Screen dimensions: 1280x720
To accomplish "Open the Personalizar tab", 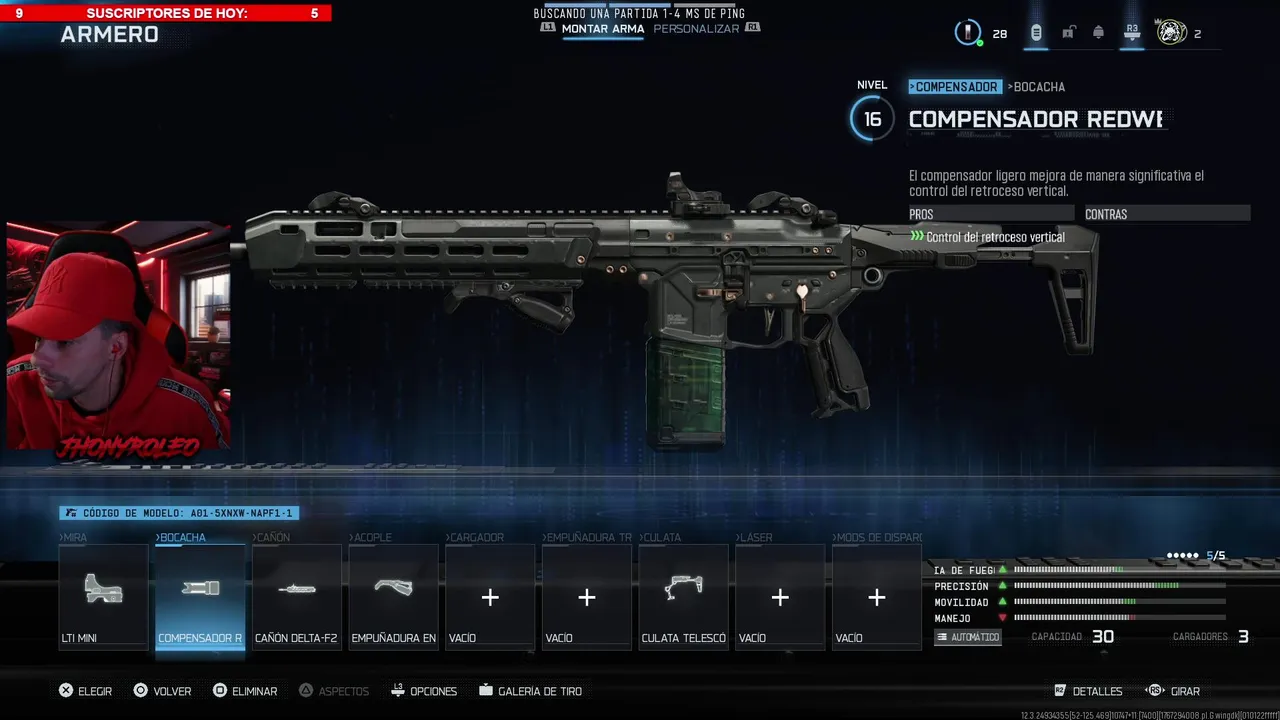I will click(696, 29).
